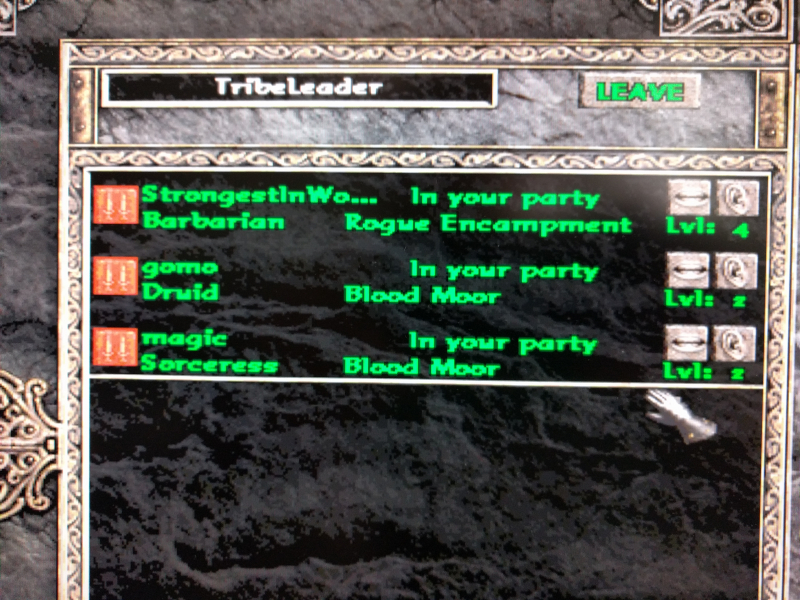Click the ear icon on magic's row
The image size is (800, 600).
point(735,343)
